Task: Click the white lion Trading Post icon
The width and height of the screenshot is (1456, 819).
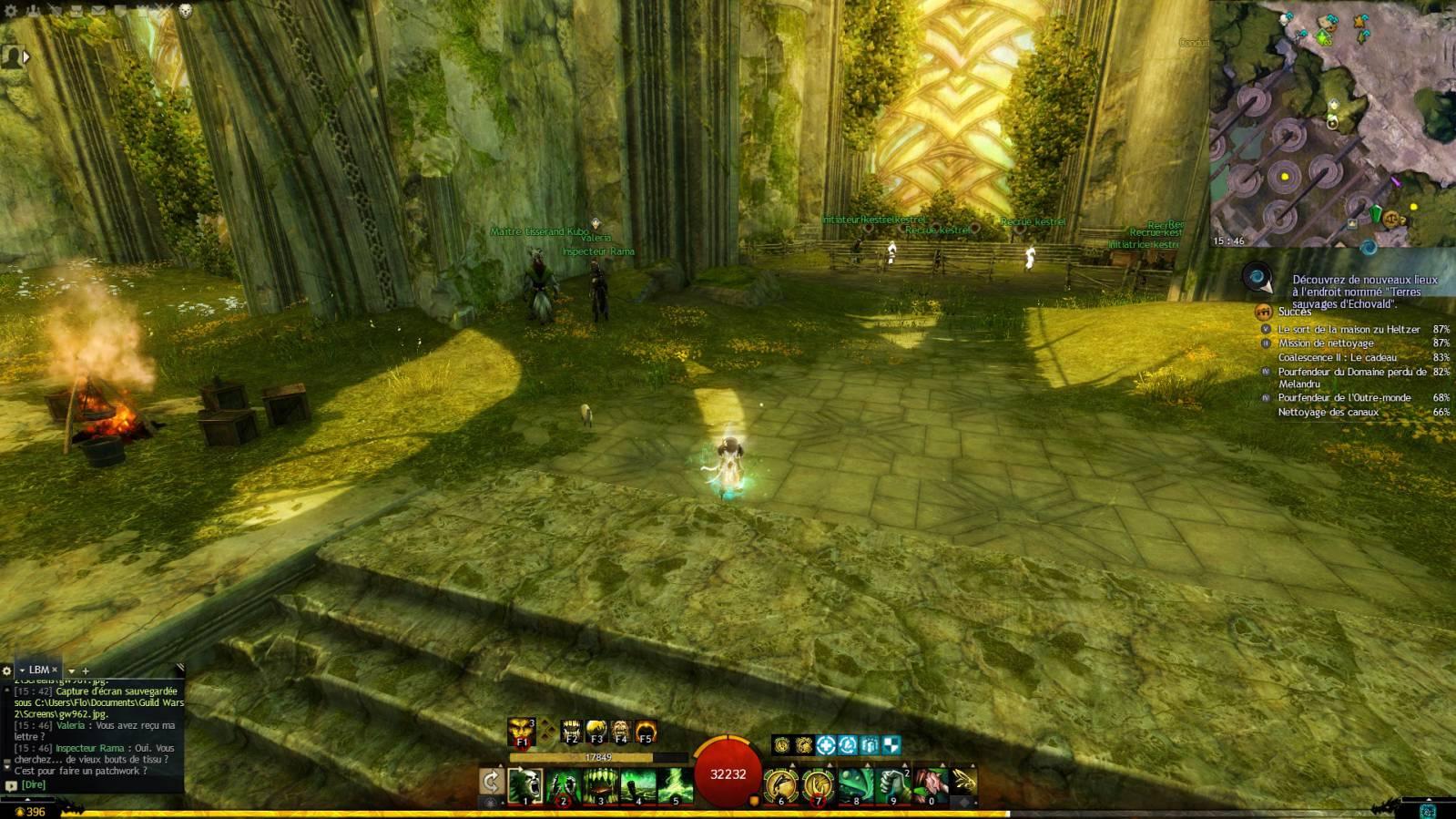Action: [185, 11]
